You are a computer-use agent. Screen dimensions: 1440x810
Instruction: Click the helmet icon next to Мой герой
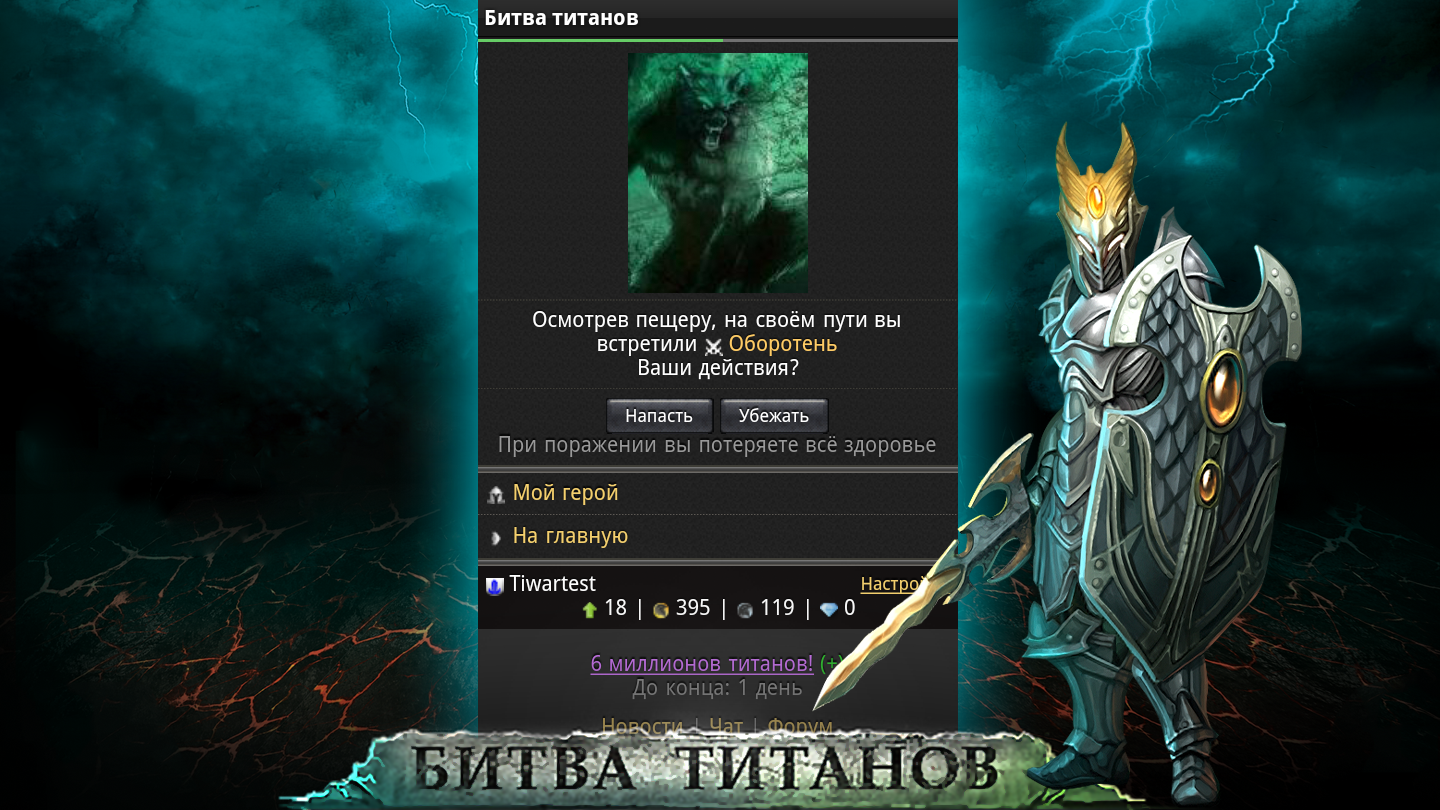(496, 493)
